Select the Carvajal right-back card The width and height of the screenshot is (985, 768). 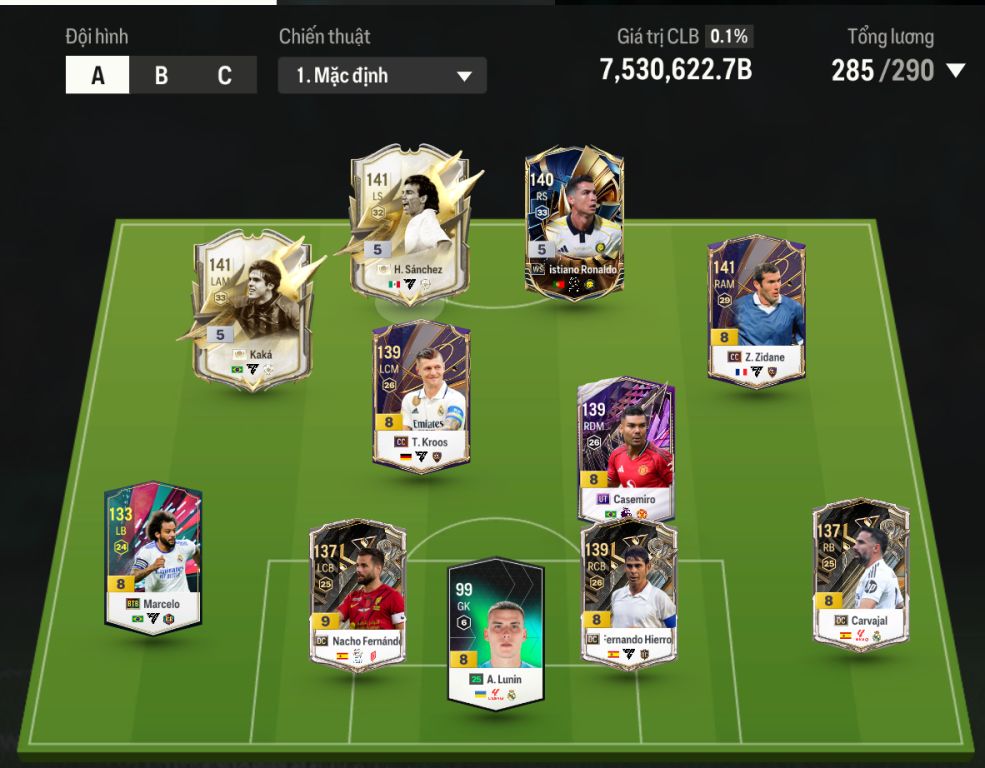pos(860,575)
